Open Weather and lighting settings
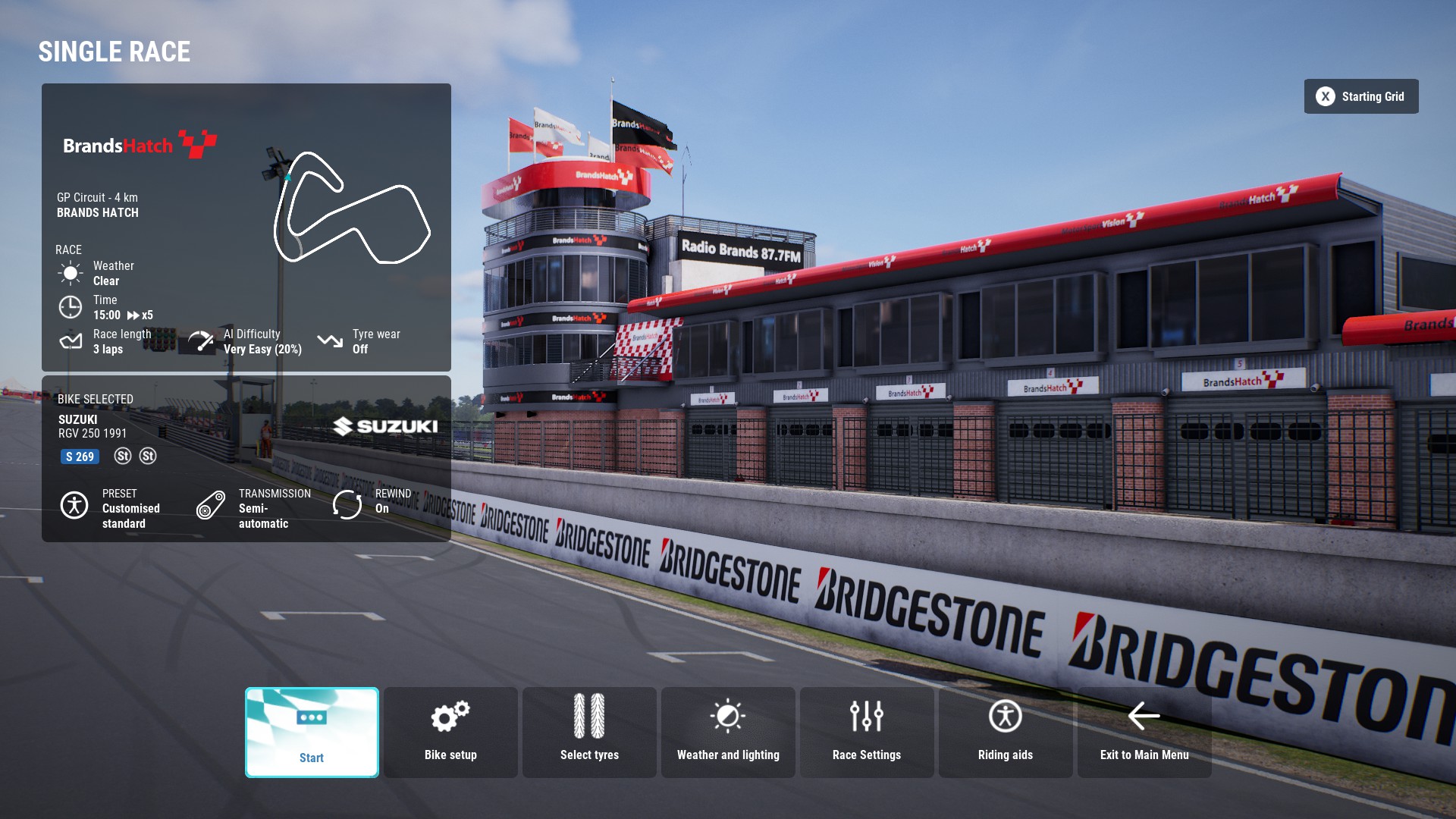The image size is (1456, 819). 728,732
